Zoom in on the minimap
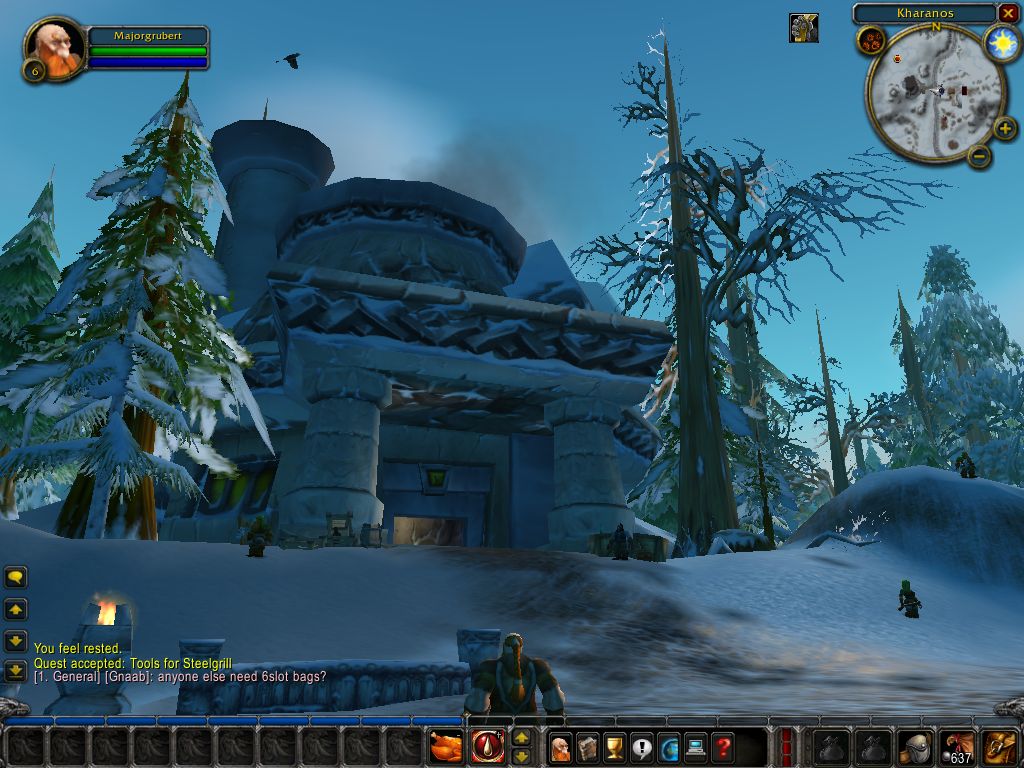The image size is (1024, 768). tap(1005, 128)
